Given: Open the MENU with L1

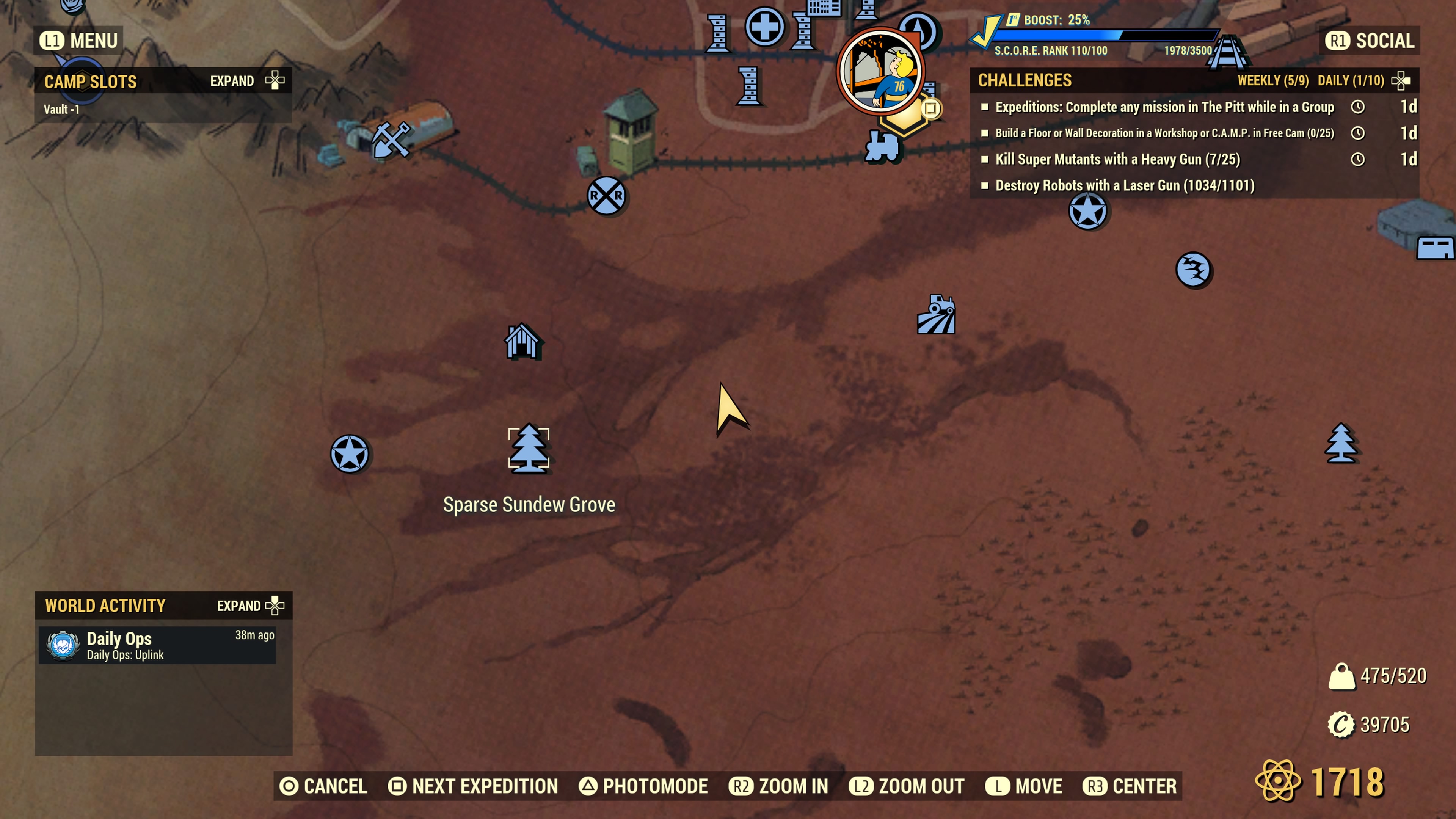Looking at the screenshot, I should [x=77, y=40].
